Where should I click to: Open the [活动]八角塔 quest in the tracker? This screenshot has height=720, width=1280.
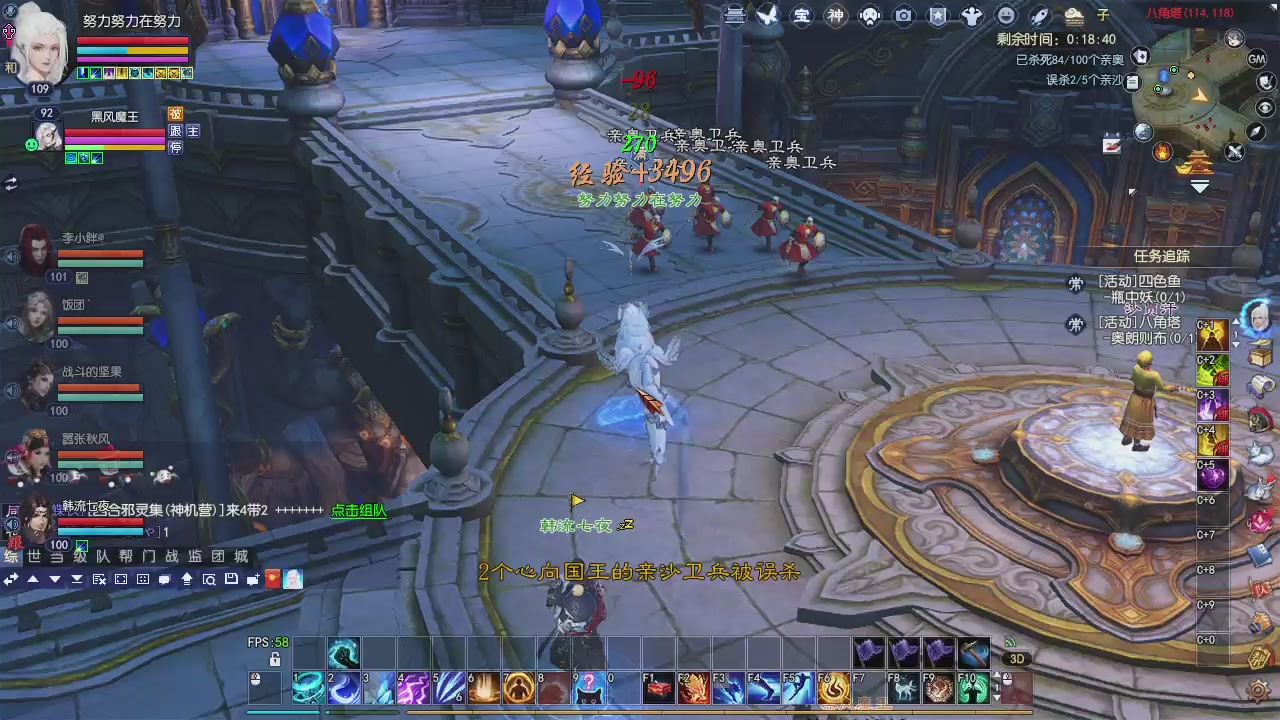[x=1140, y=323]
